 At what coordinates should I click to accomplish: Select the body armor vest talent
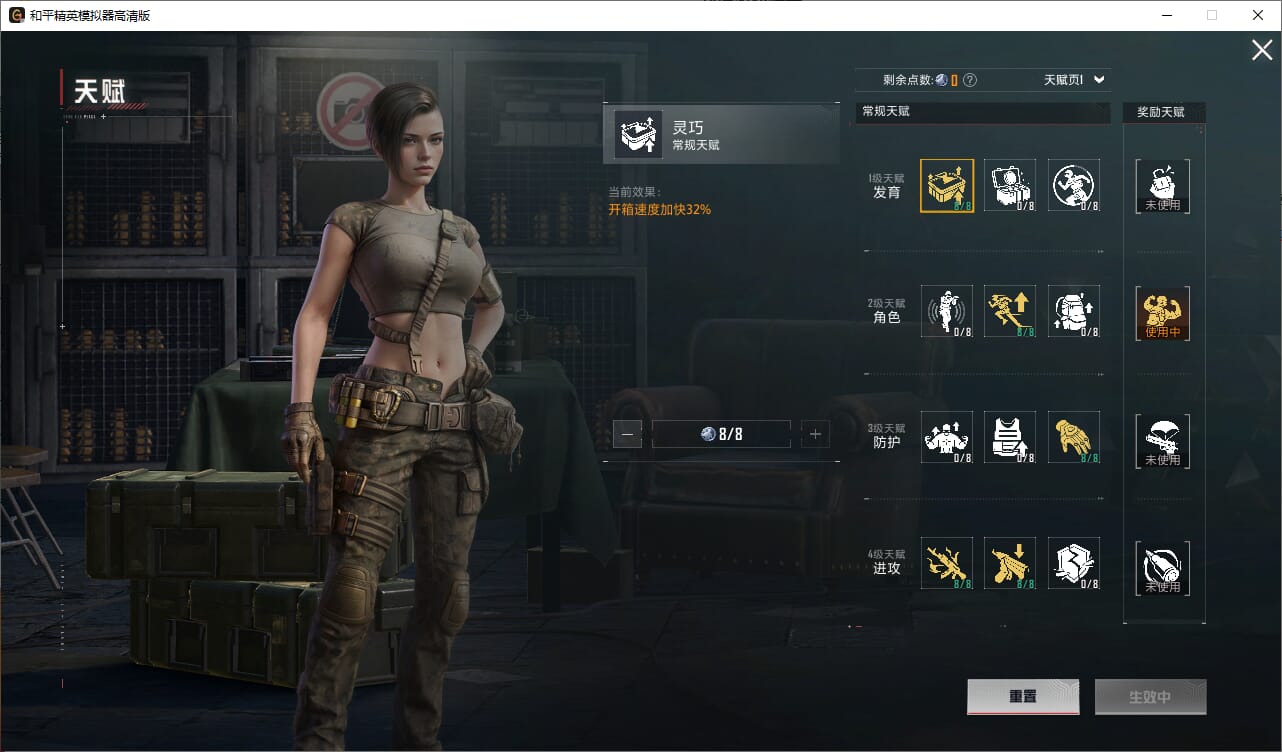[x=1010, y=437]
